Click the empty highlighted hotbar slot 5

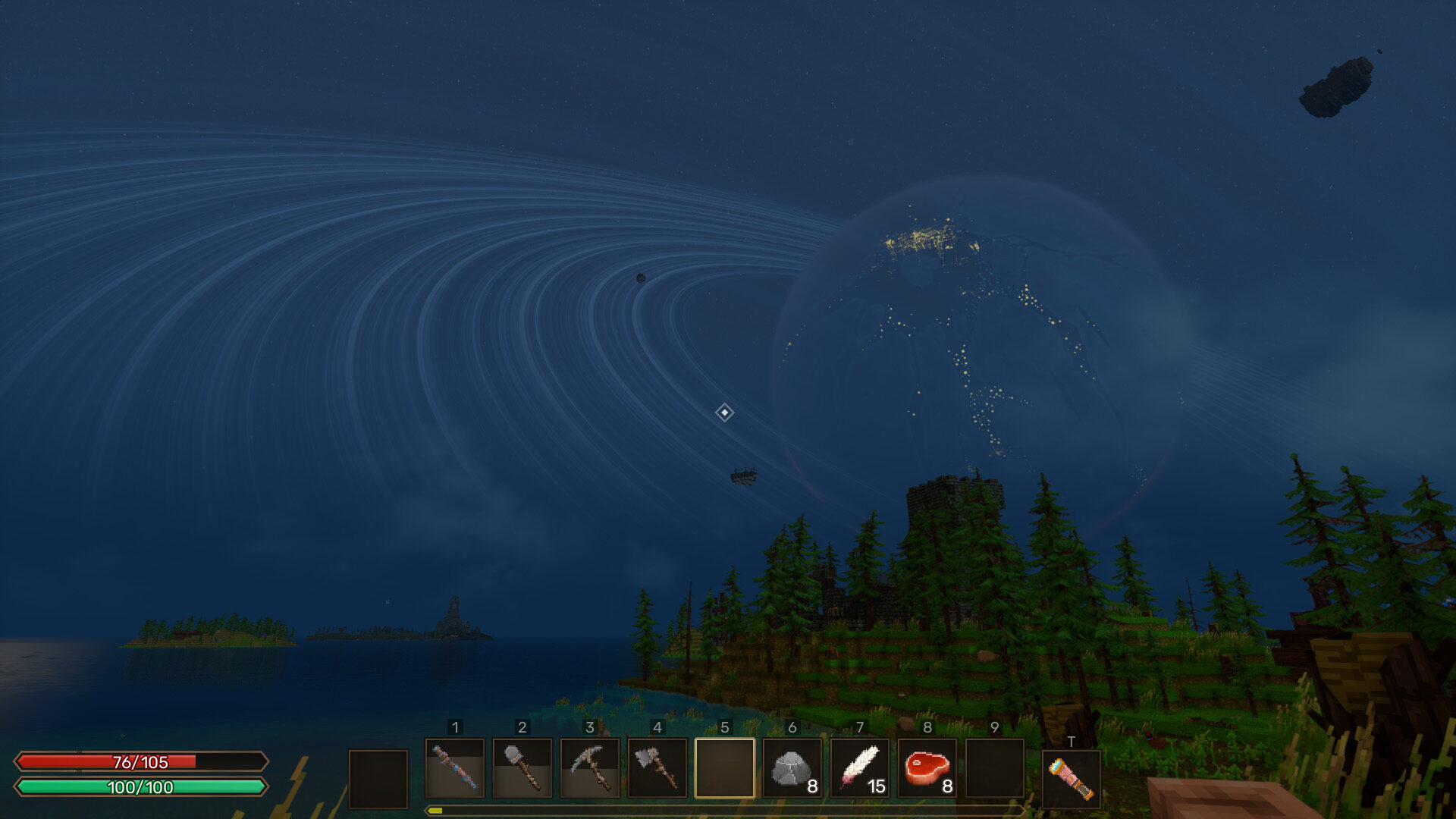click(x=726, y=778)
